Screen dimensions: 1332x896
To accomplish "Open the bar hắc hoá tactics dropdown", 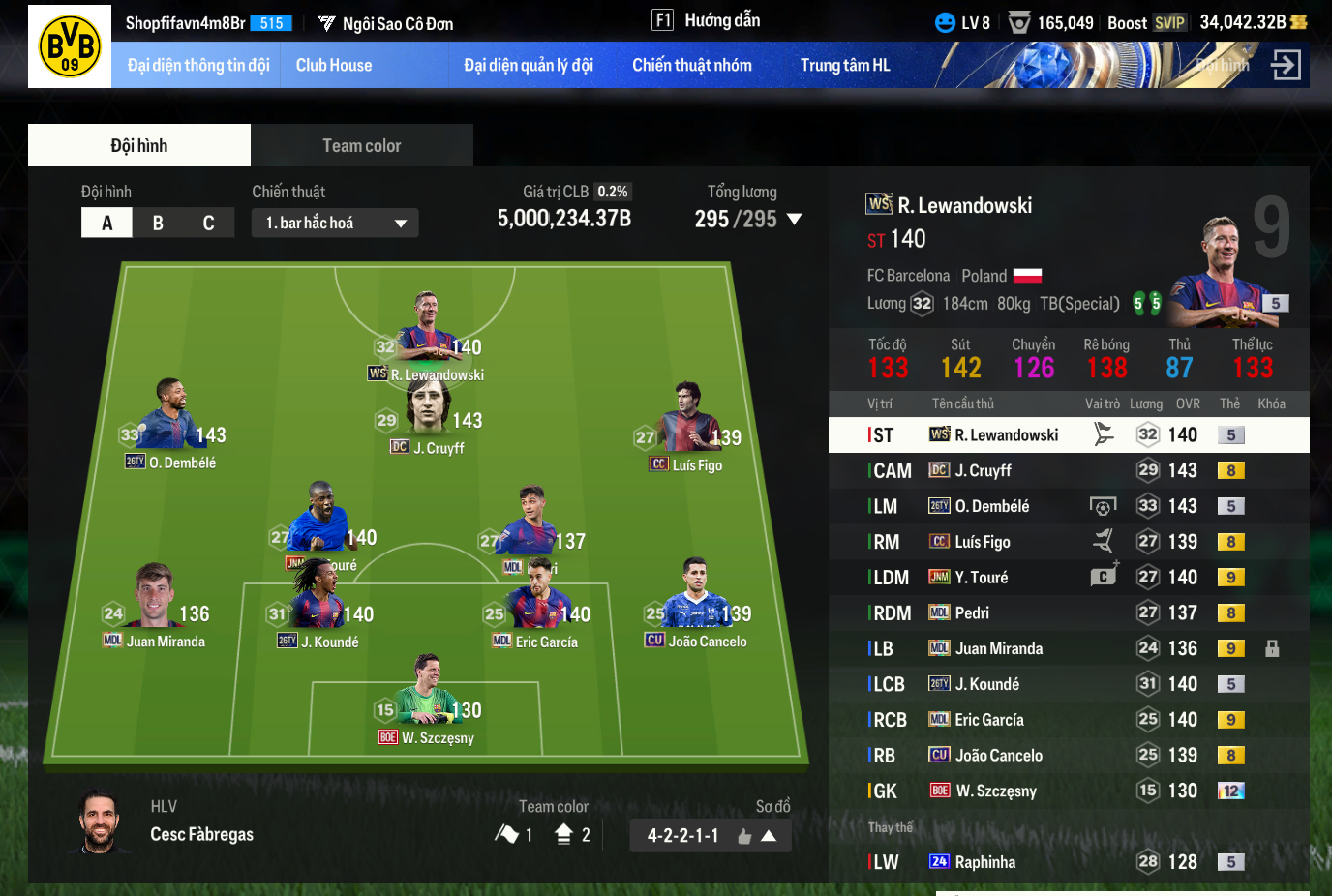I will (x=335, y=224).
